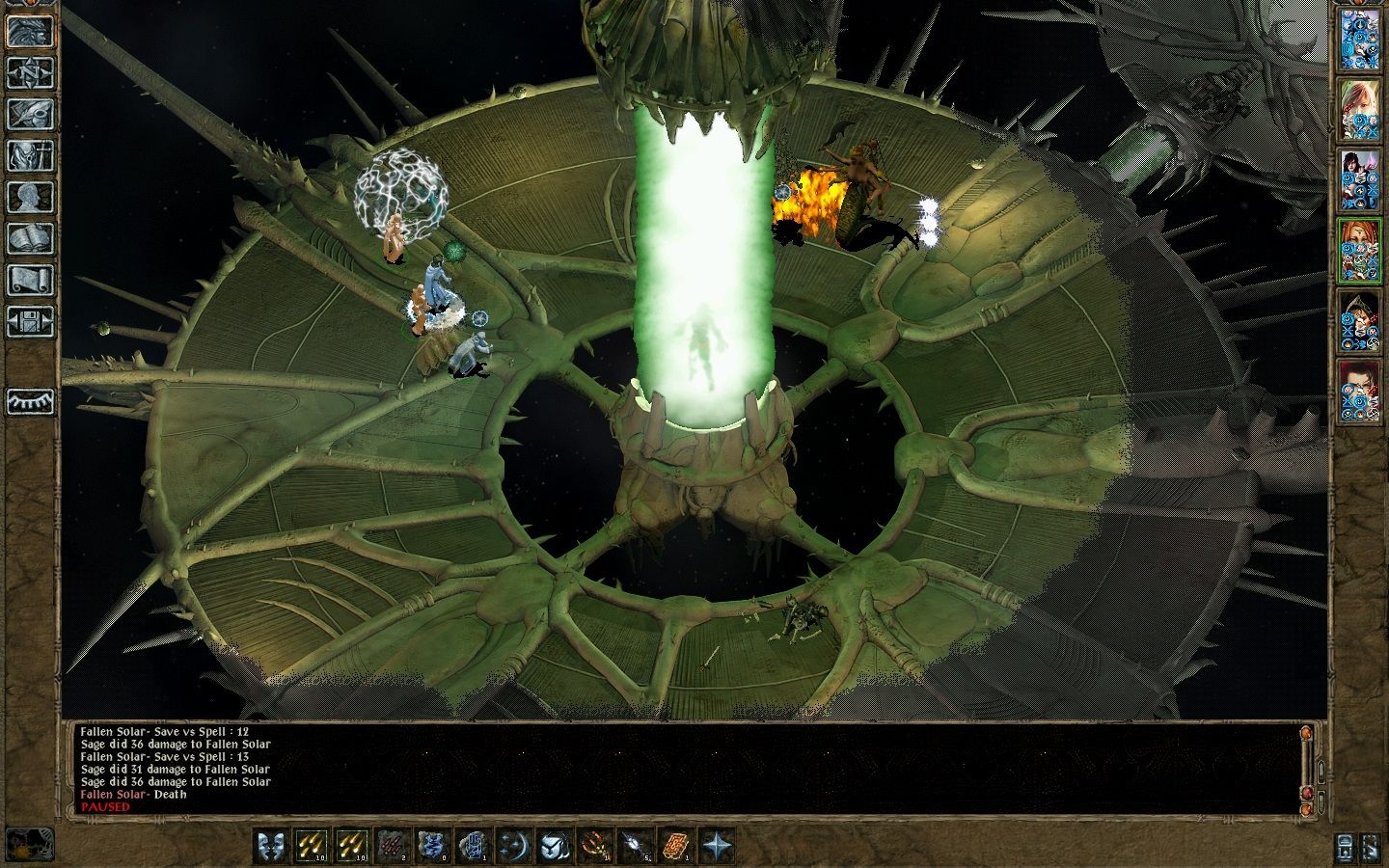Activate the twin masks talk ability
The width and height of the screenshot is (1389, 868).
click(271, 846)
